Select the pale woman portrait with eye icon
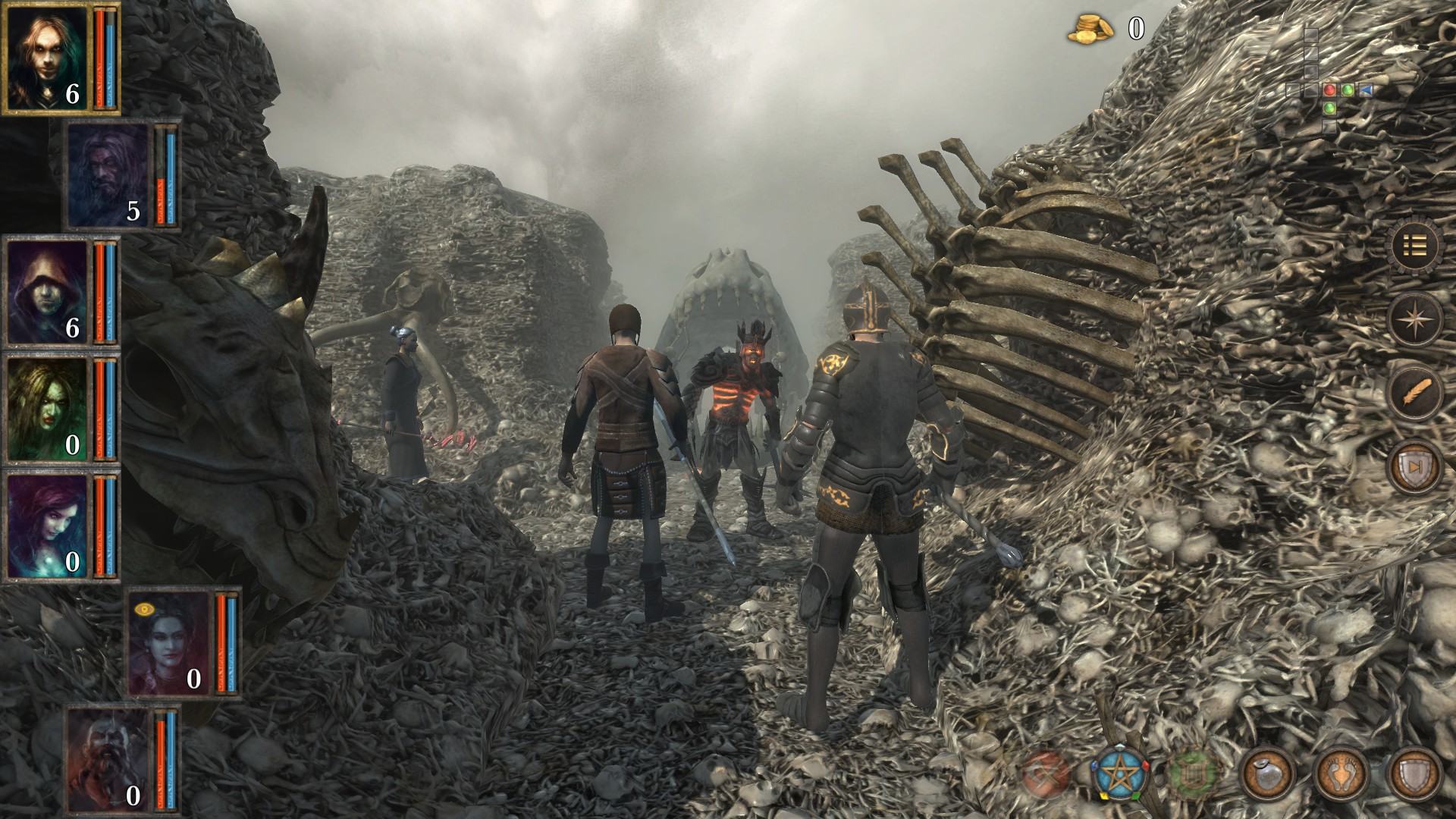The width and height of the screenshot is (1456, 819). 168,644
